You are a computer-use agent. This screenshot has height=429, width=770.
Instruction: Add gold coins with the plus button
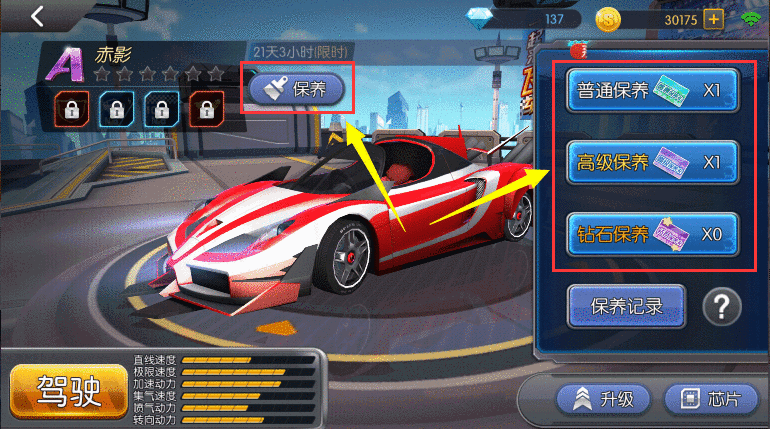coord(713,19)
